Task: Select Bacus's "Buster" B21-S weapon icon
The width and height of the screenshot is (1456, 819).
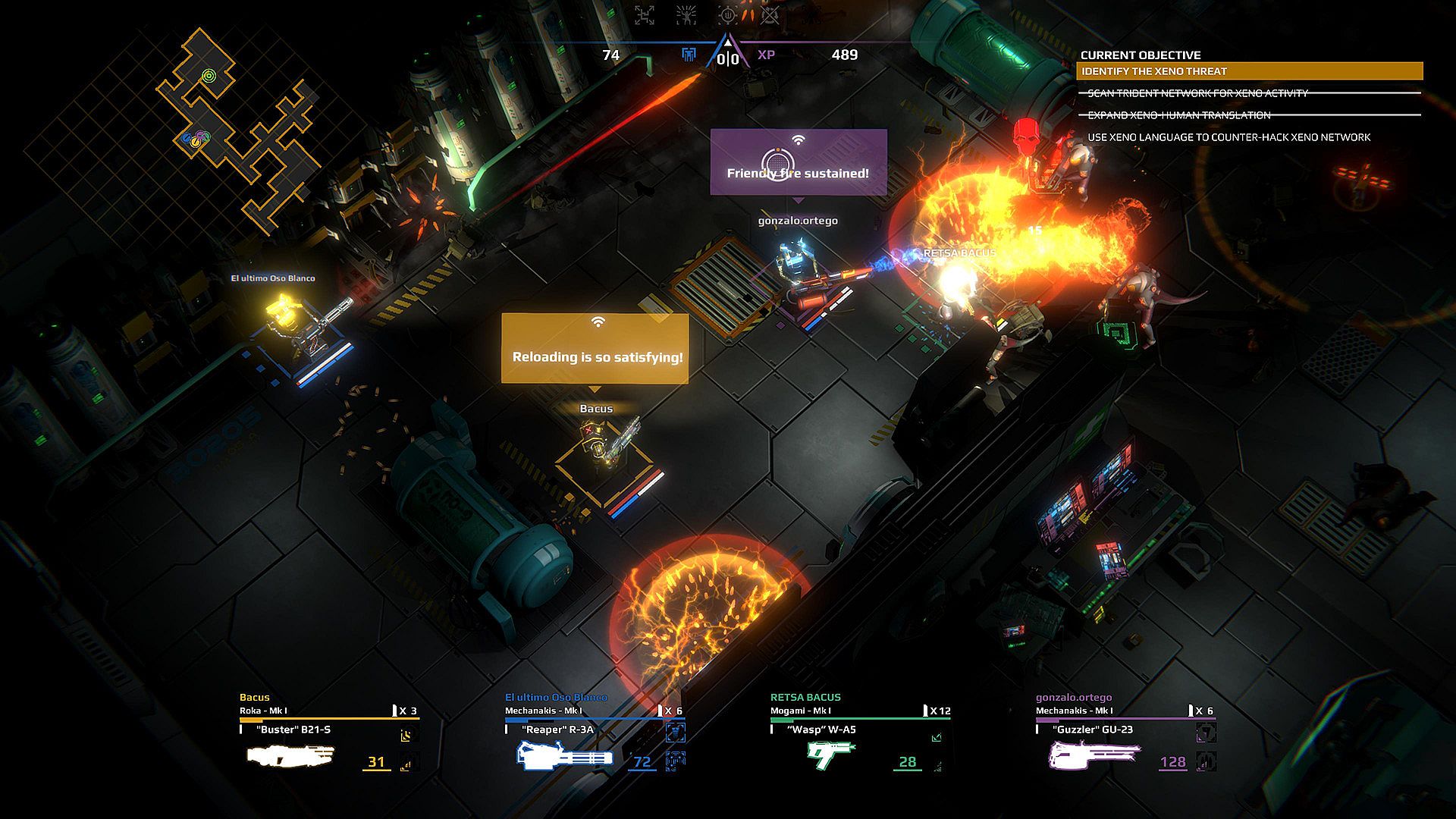Action: [x=290, y=755]
